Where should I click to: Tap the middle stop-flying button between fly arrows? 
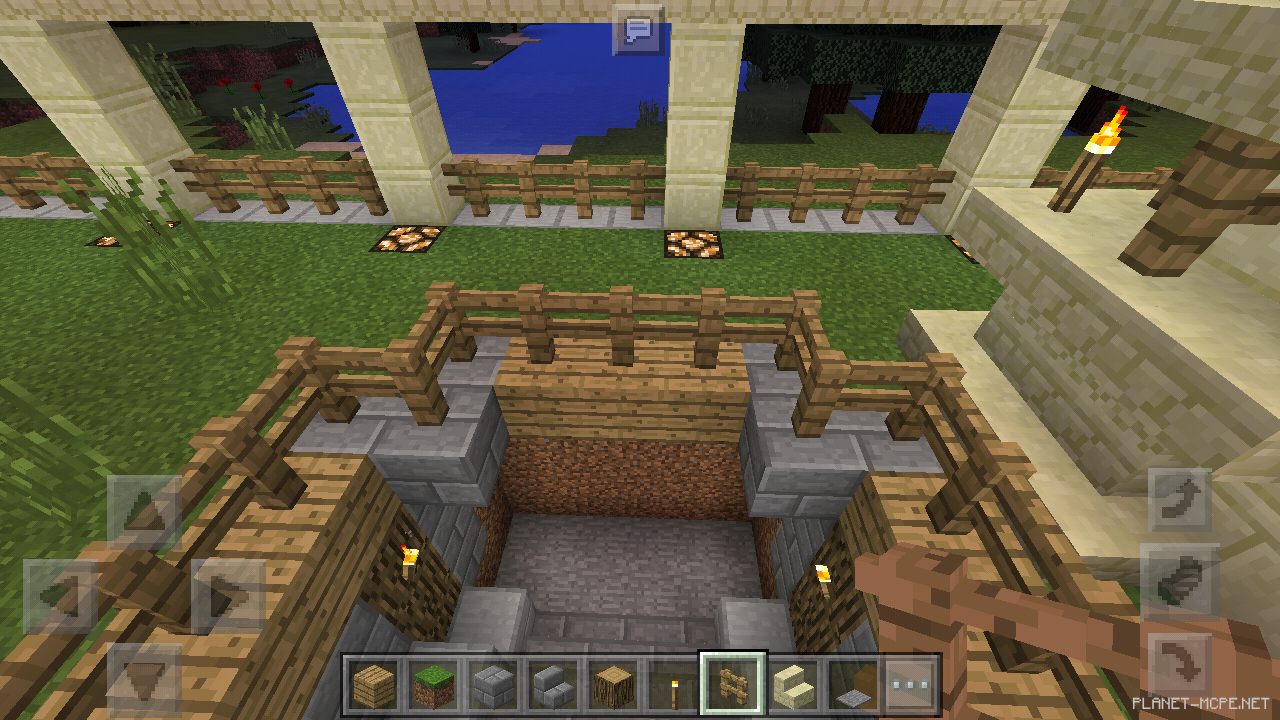point(1180,582)
